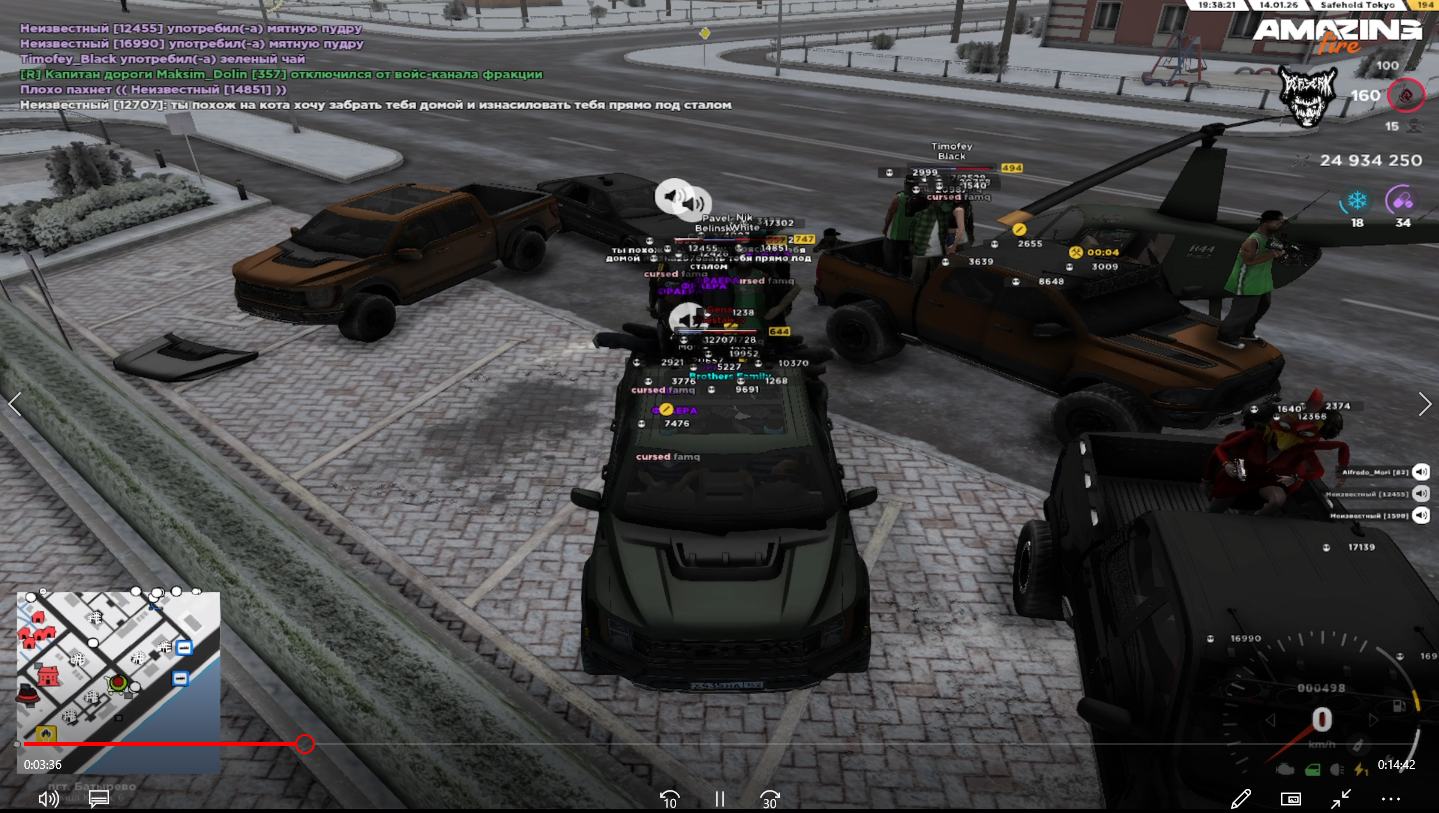Select the snowflake cold status icon
The height and width of the screenshot is (813, 1439).
pyautogui.click(x=1357, y=201)
